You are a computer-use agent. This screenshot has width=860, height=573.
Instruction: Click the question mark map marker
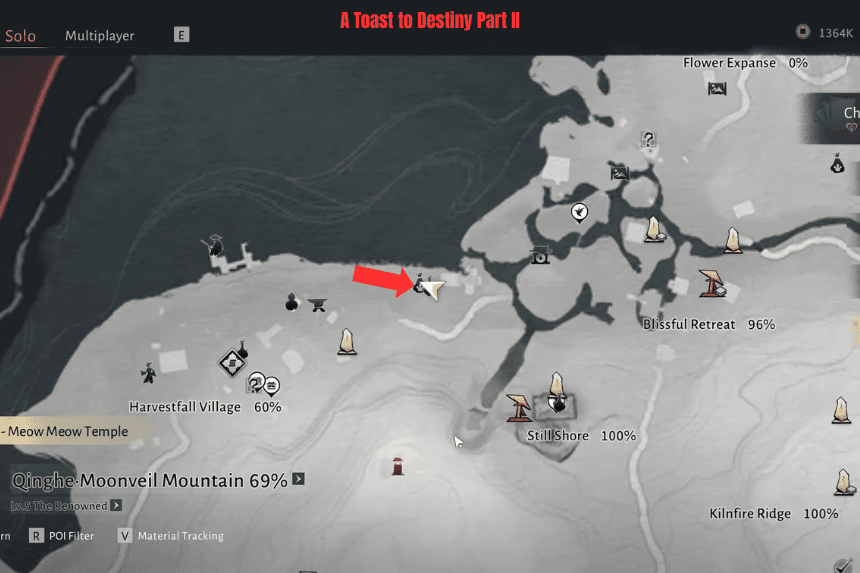648,140
